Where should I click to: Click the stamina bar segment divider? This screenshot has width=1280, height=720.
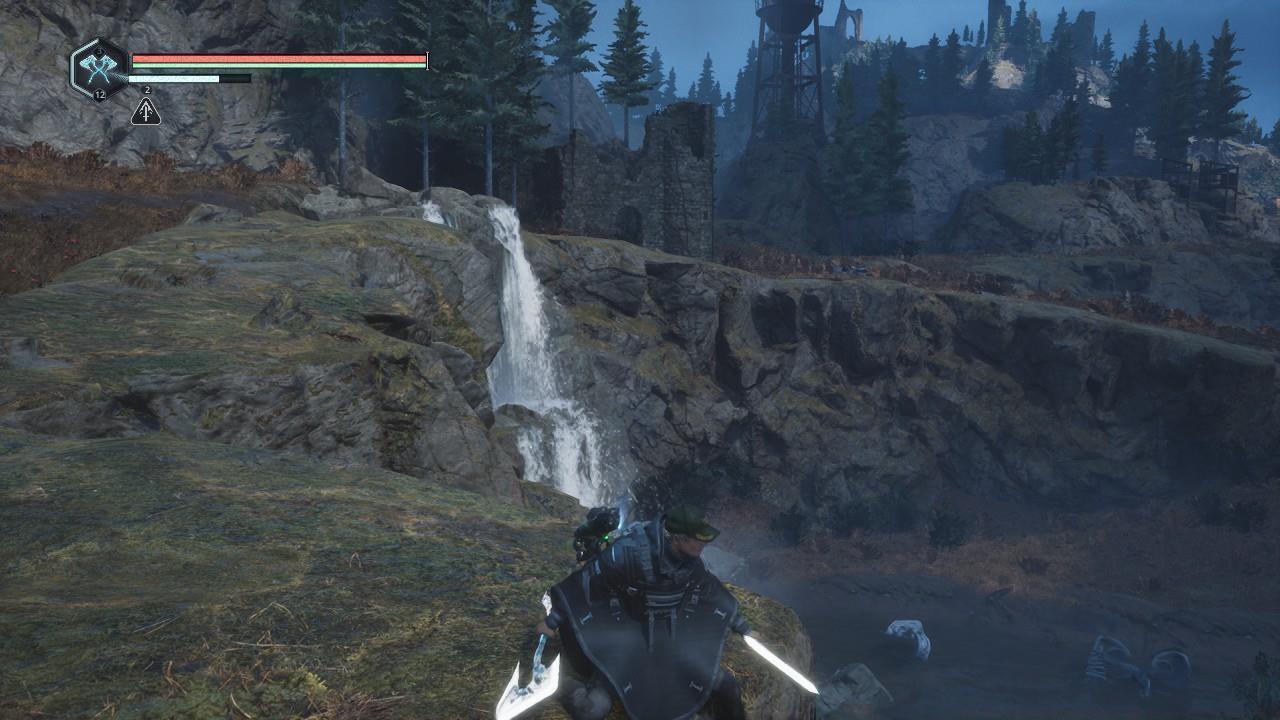click(x=219, y=79)
